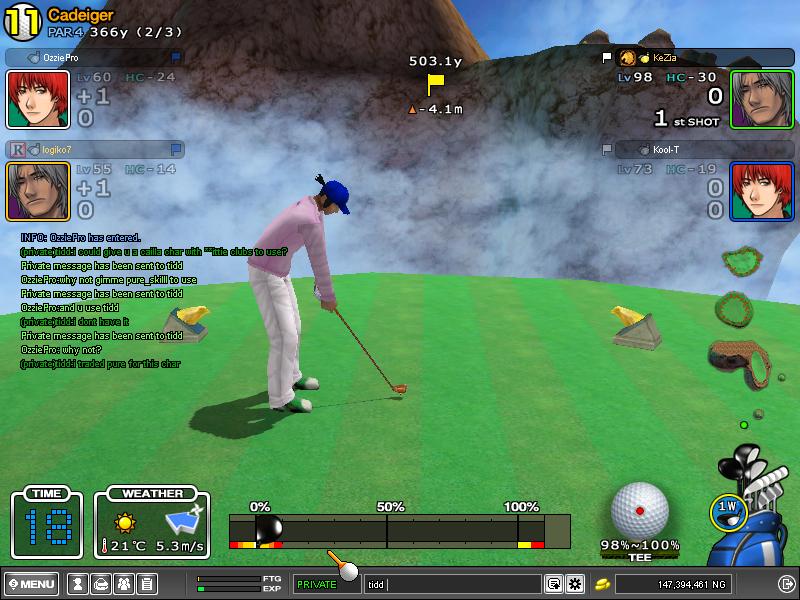Select KeZia's player portrait
Image resolution: width=800 pixels, height=600 pixels.
click(748, 99)
